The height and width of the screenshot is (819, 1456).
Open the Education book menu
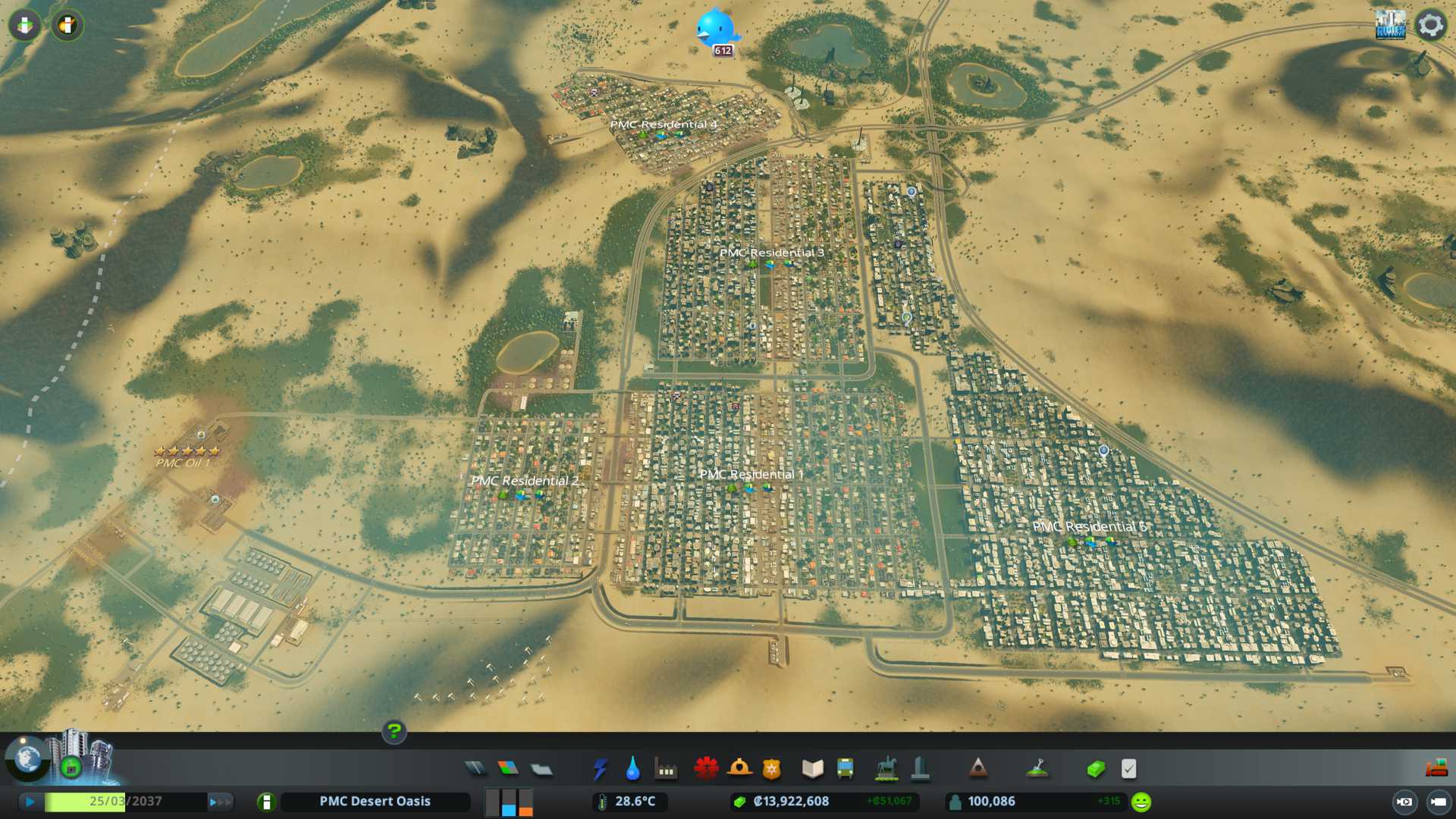point(812,769)
